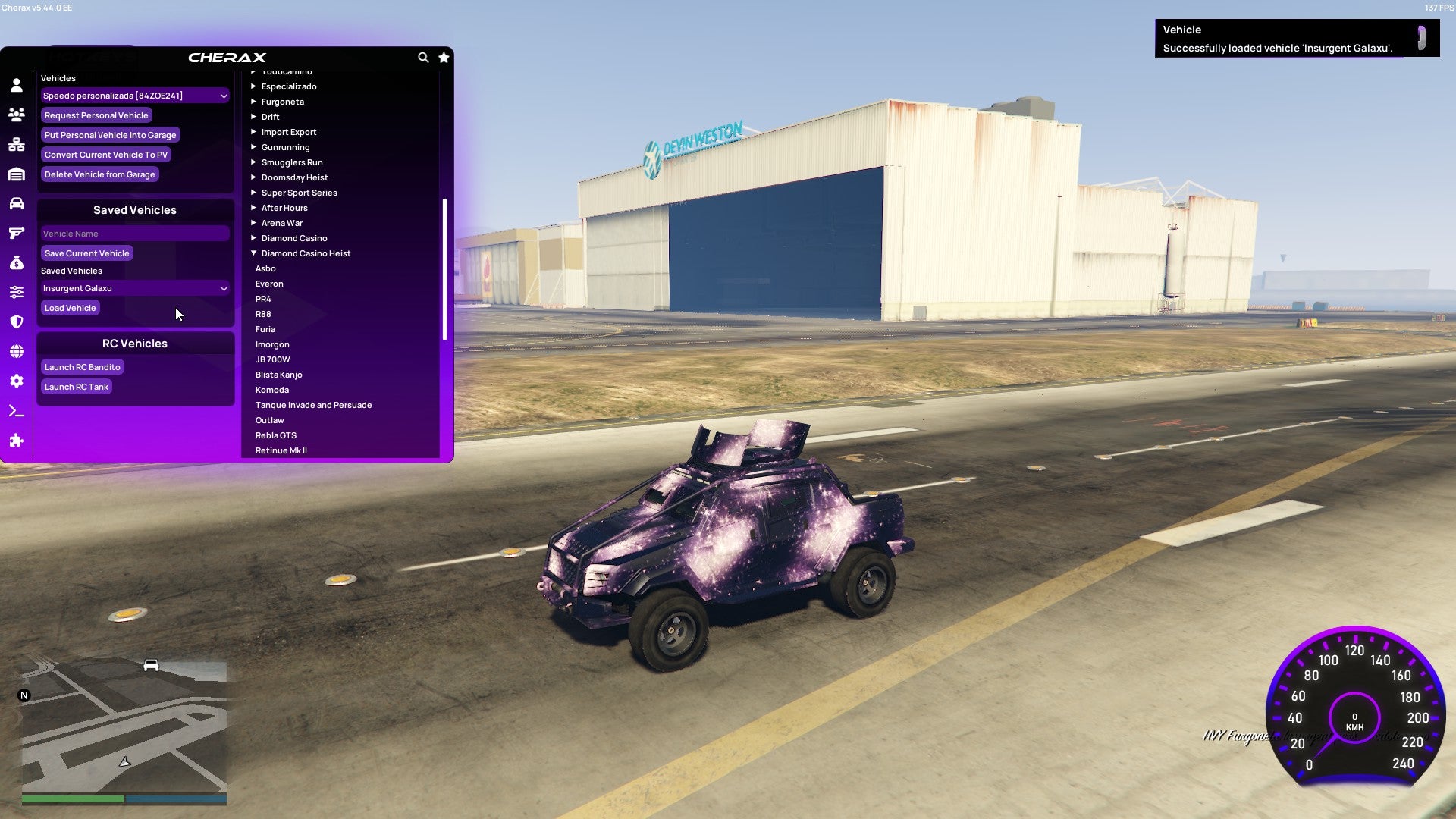This screenshot has width=1456, height=819.
Task: Open the weapons panel with the pistol icon
Action: click(16, 231)
